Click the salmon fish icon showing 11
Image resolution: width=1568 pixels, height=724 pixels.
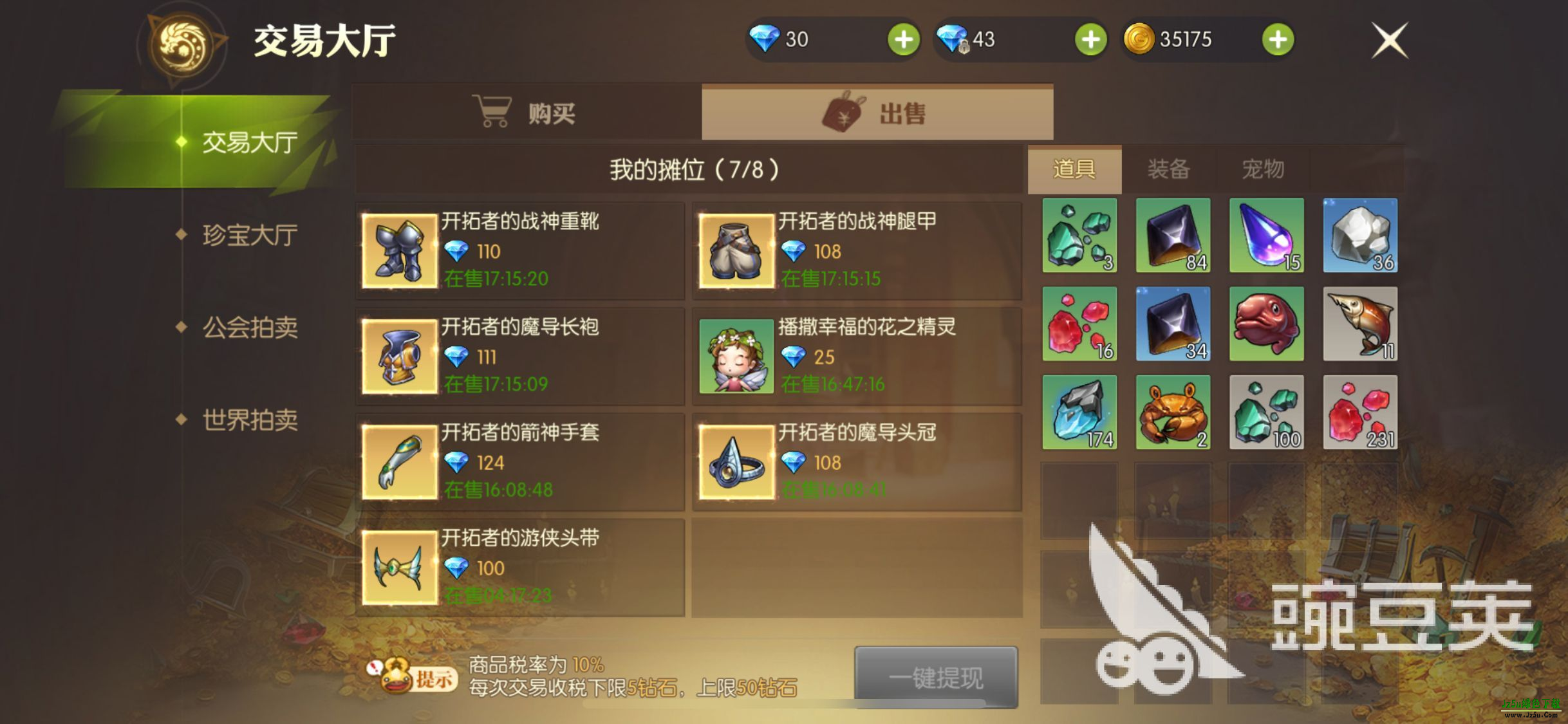tap(1359, 325)
